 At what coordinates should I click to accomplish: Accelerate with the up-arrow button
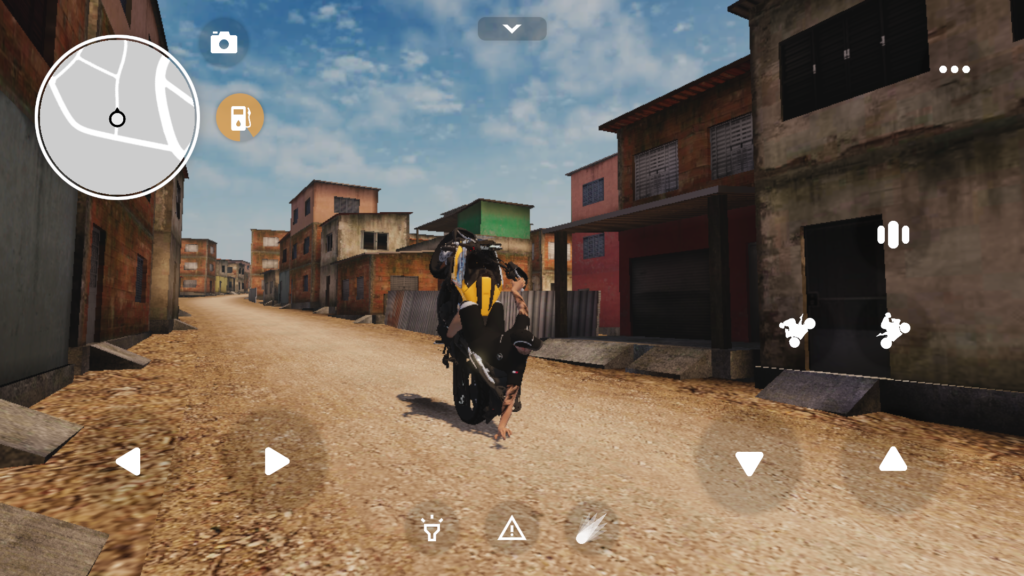click(892, 459)
